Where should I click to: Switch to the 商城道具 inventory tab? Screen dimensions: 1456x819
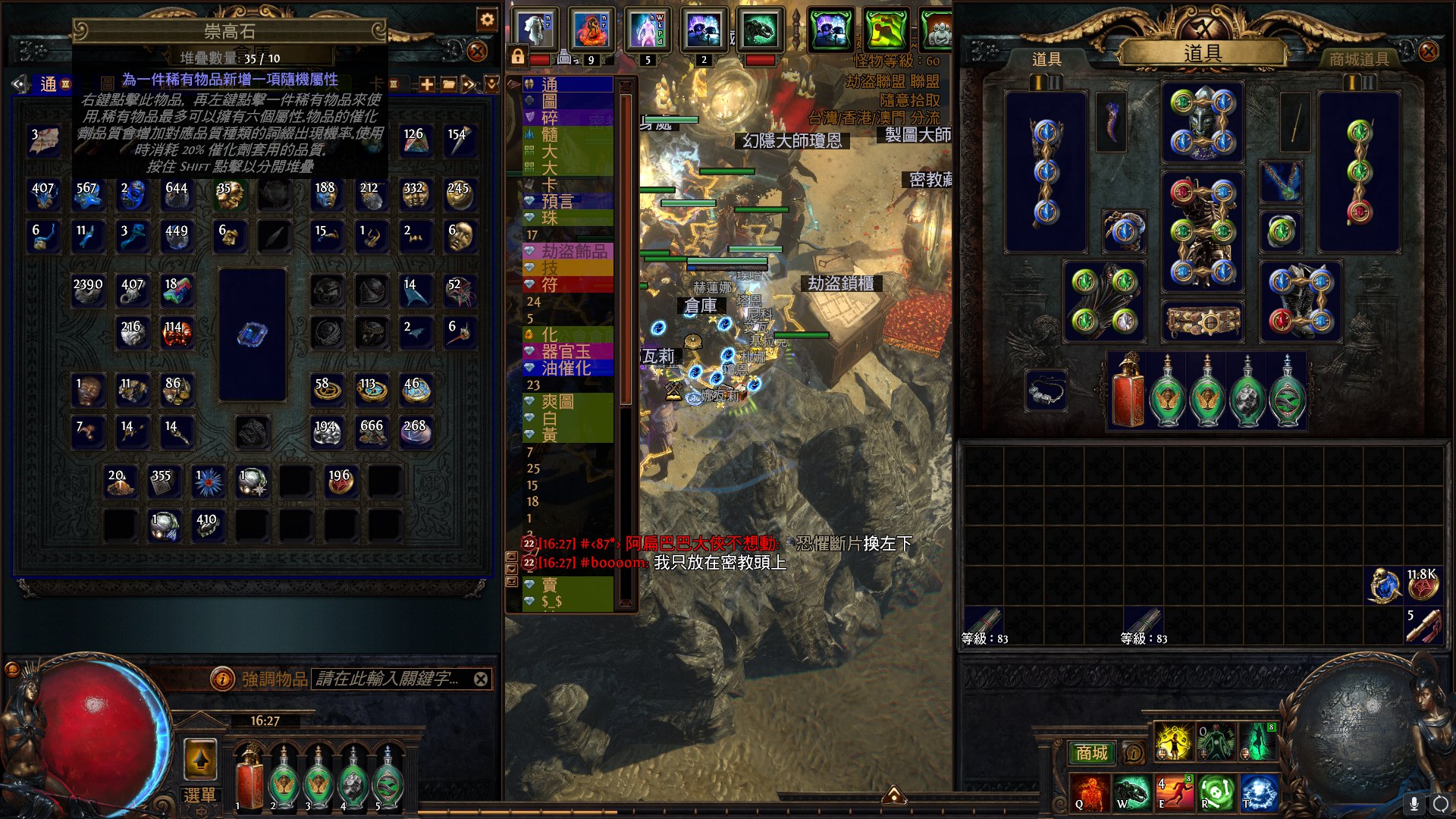[1359, 59]
